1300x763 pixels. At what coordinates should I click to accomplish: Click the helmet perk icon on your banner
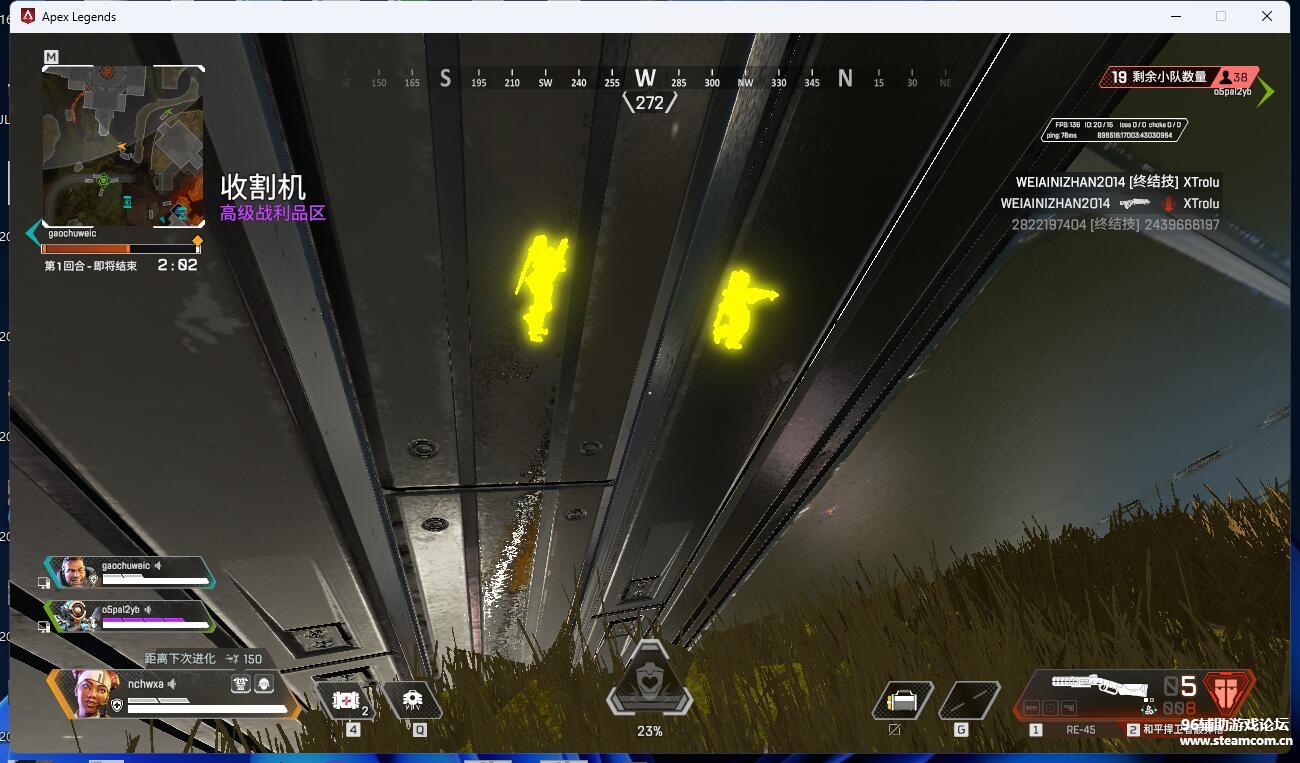tap(264, 684)
